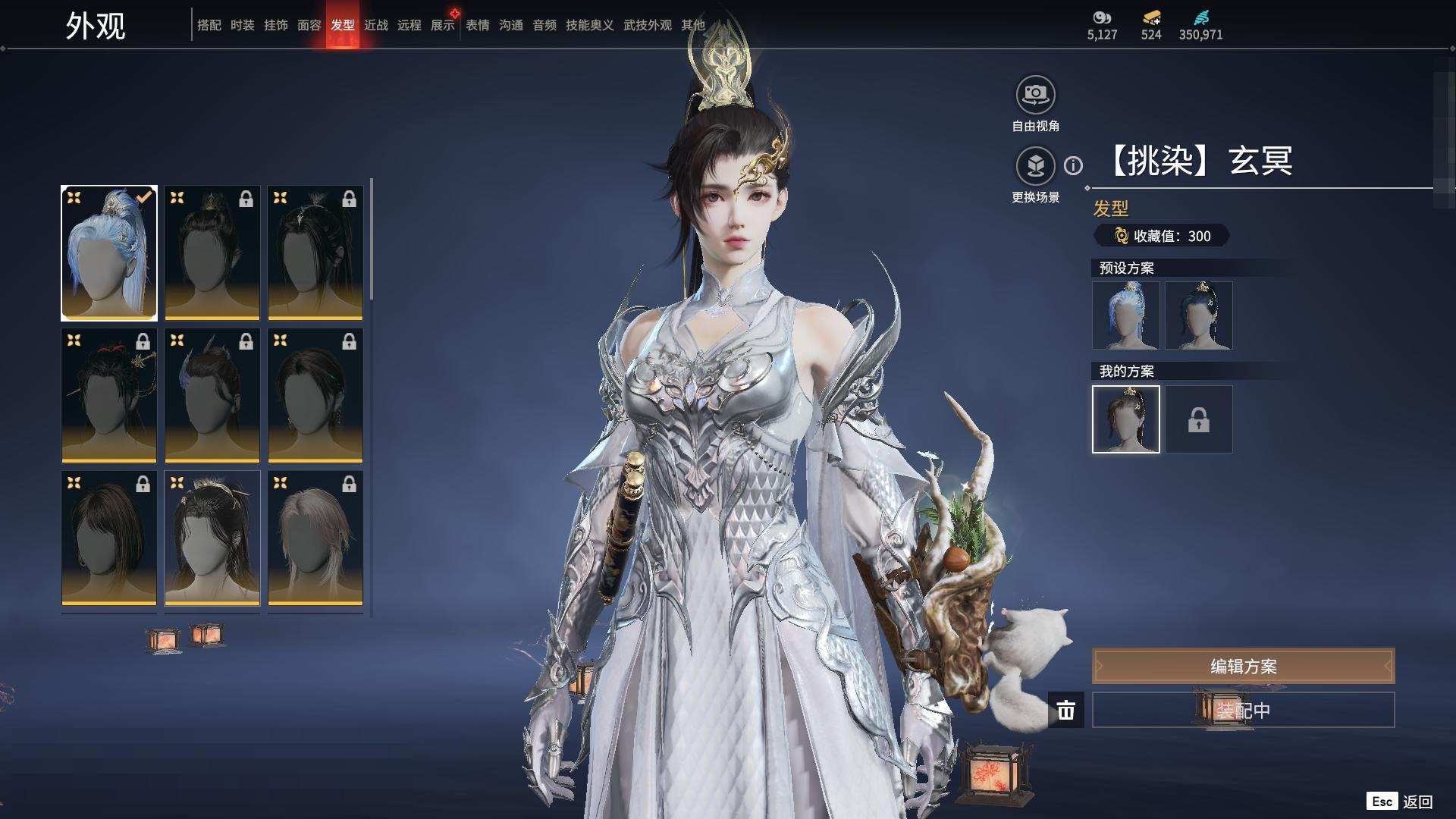Select the 挂饰 tab
The image size is (1456, 819).
[276, 25]
